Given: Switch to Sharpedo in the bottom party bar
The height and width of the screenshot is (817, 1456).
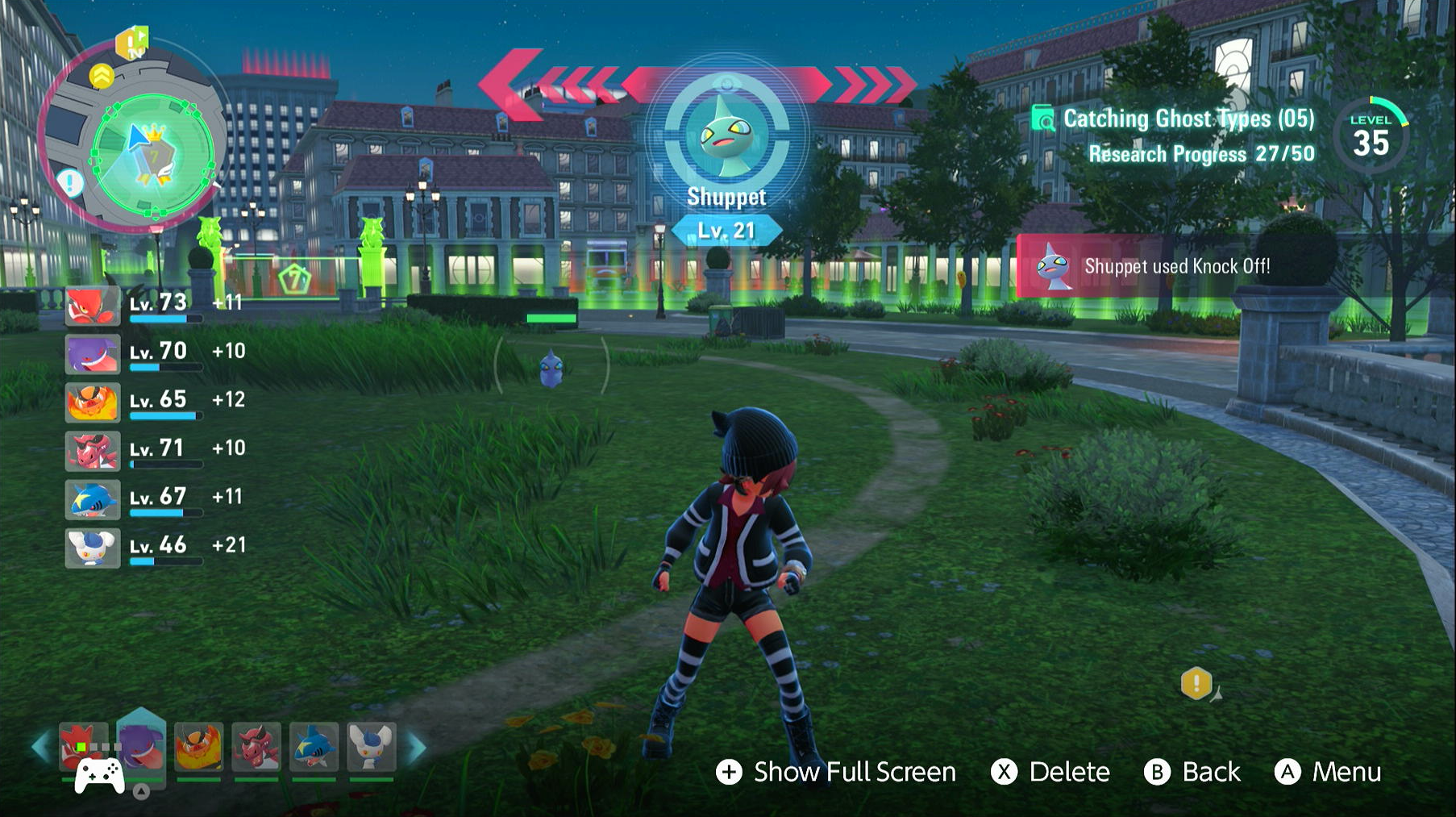Looking at the screenshot, I should [314, 746].
